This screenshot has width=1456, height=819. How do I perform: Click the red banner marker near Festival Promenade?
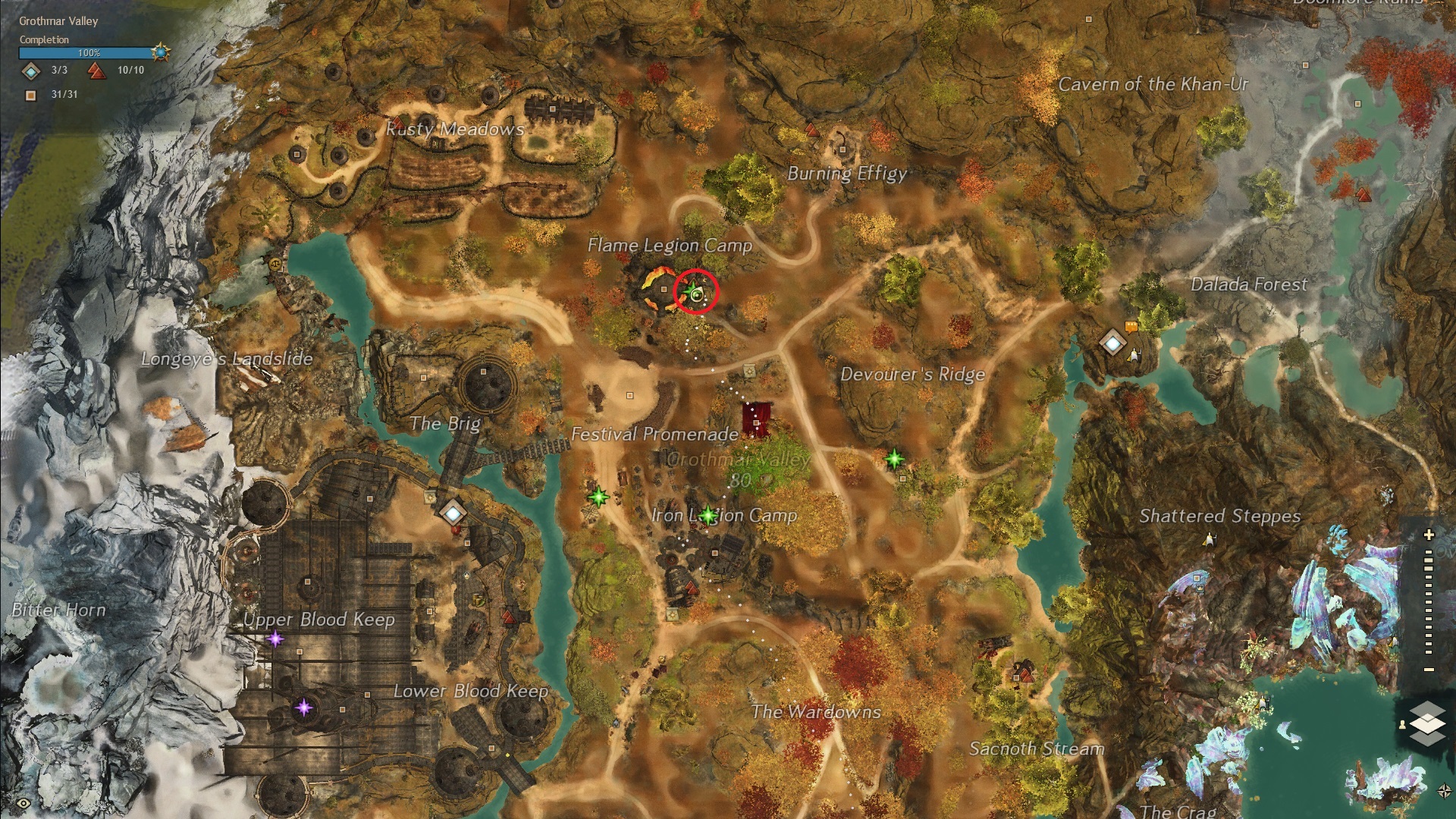757,419
